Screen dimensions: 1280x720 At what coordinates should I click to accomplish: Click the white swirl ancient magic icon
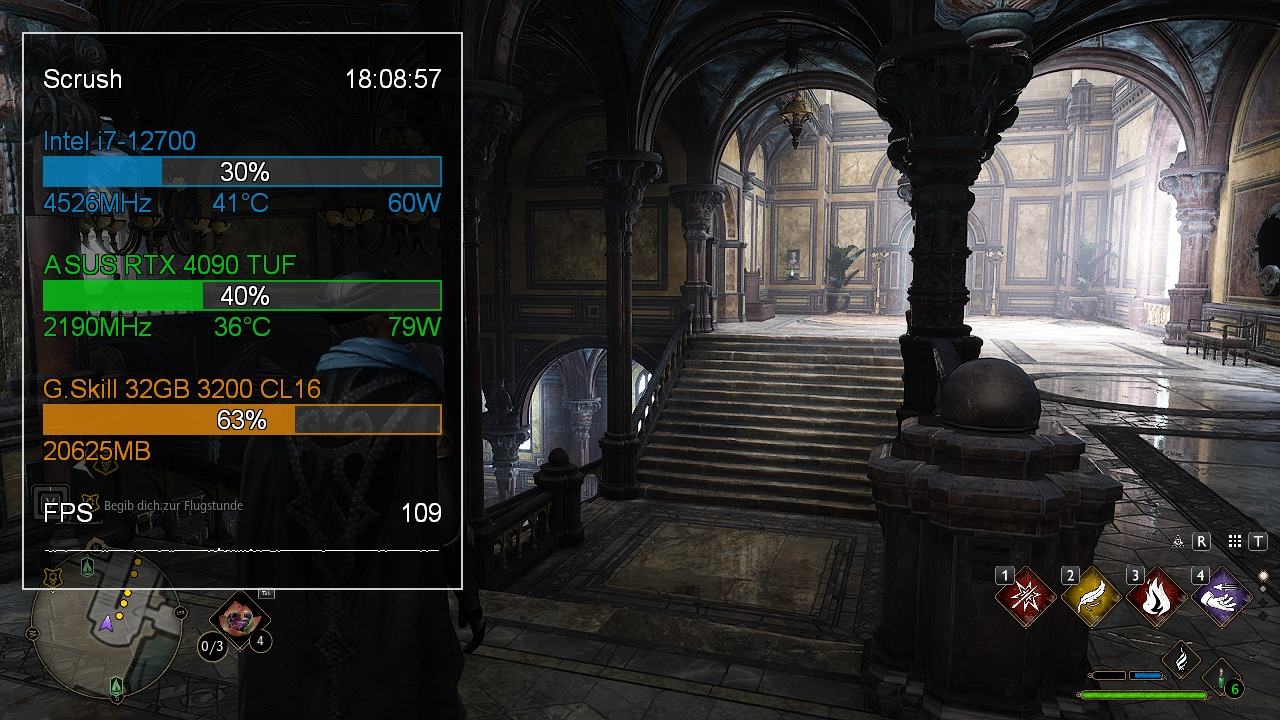(1181, 658)
